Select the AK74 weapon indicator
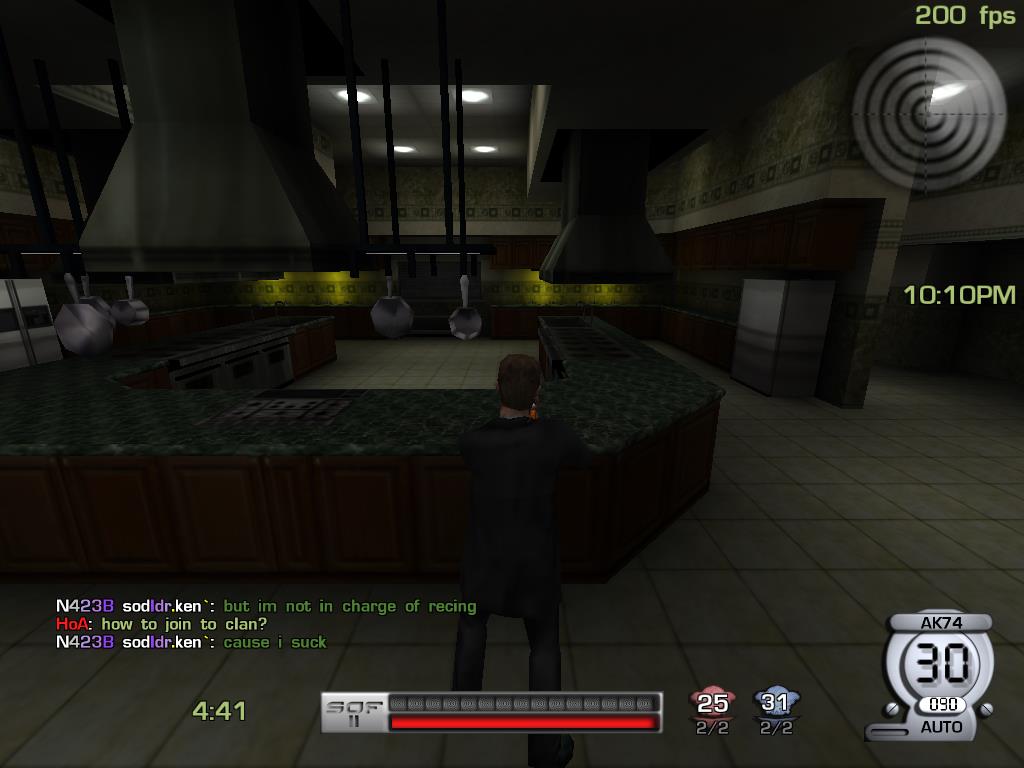Viewport: 1024px width, 768px height. click(940, 622)
